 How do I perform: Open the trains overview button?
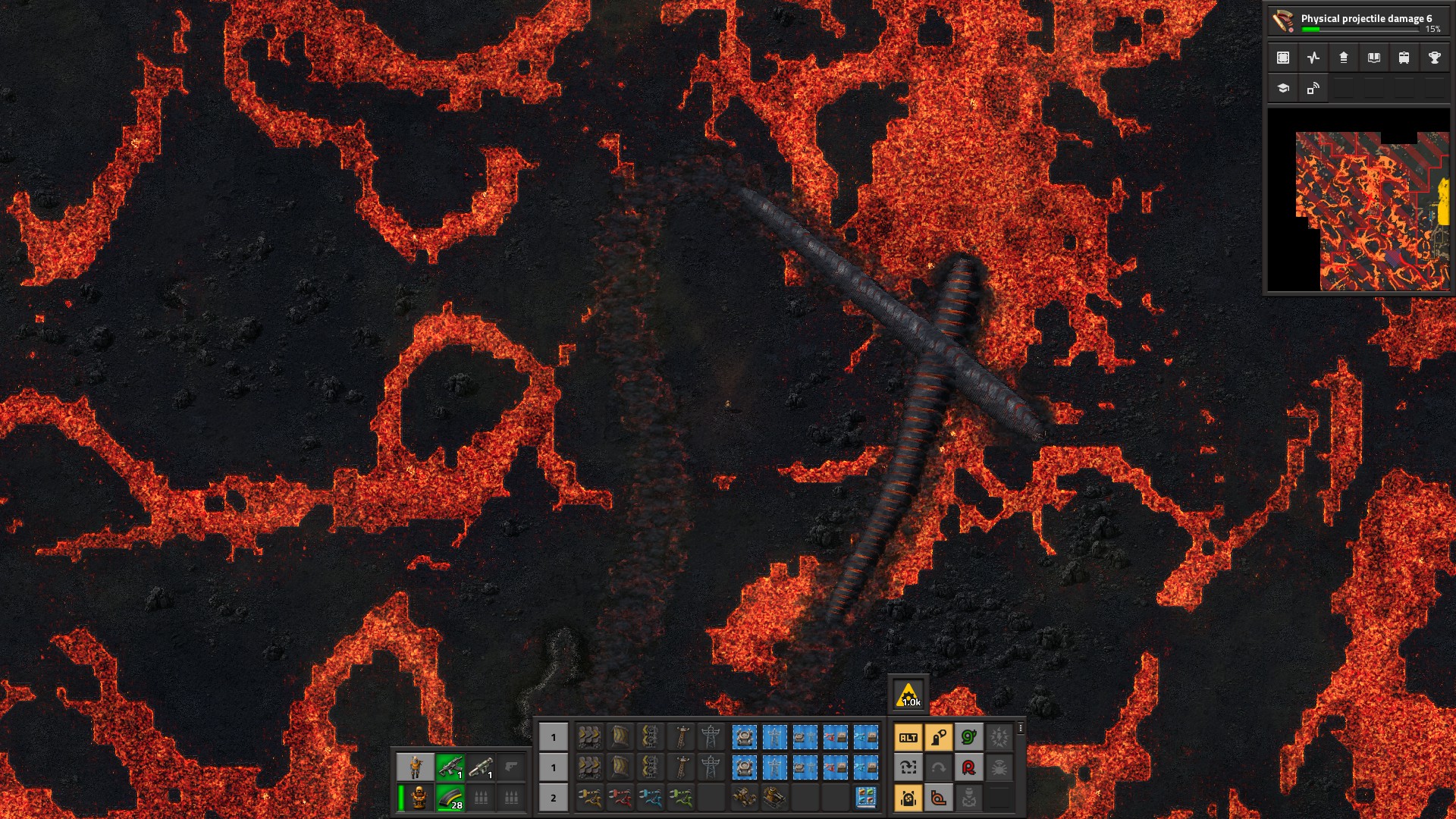pos(1404,58)
